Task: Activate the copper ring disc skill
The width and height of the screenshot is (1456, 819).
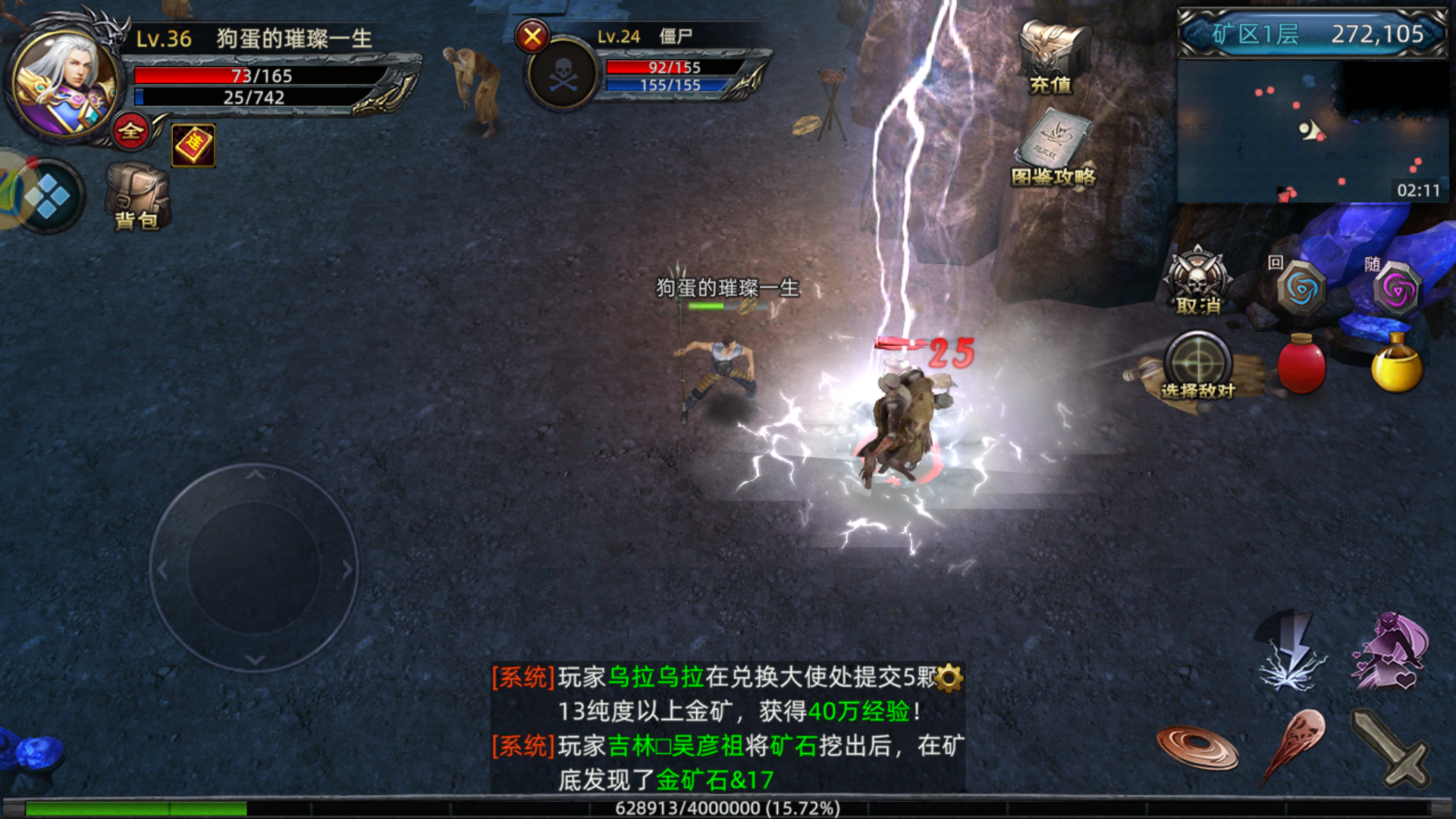Action: point(1197,746)
